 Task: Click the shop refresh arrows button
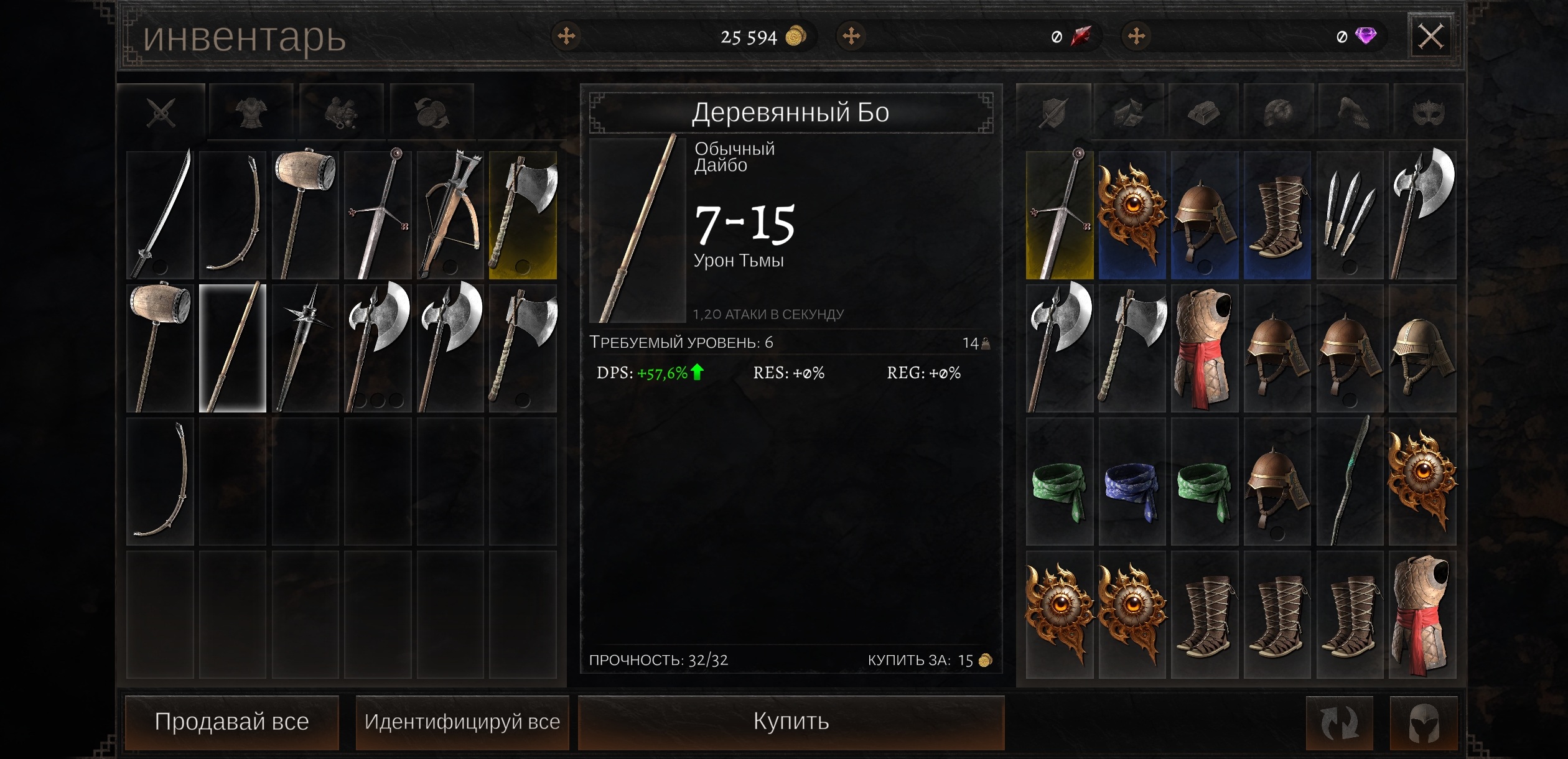[1339, 723]
